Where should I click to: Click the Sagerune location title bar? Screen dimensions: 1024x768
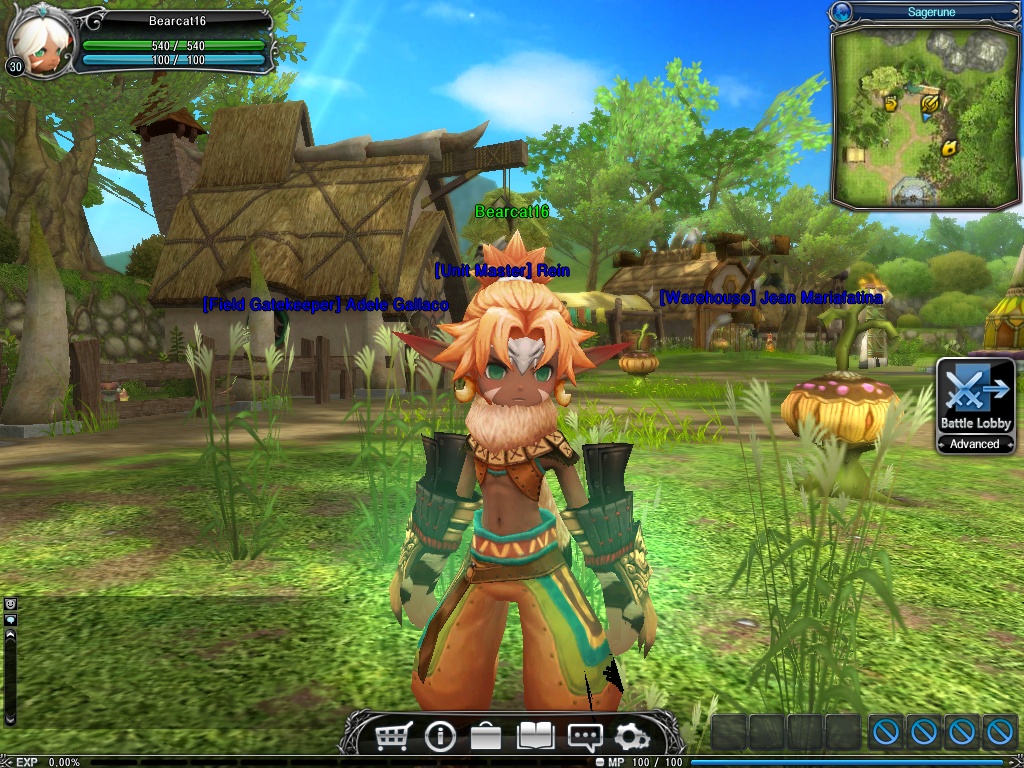point(930,12)
